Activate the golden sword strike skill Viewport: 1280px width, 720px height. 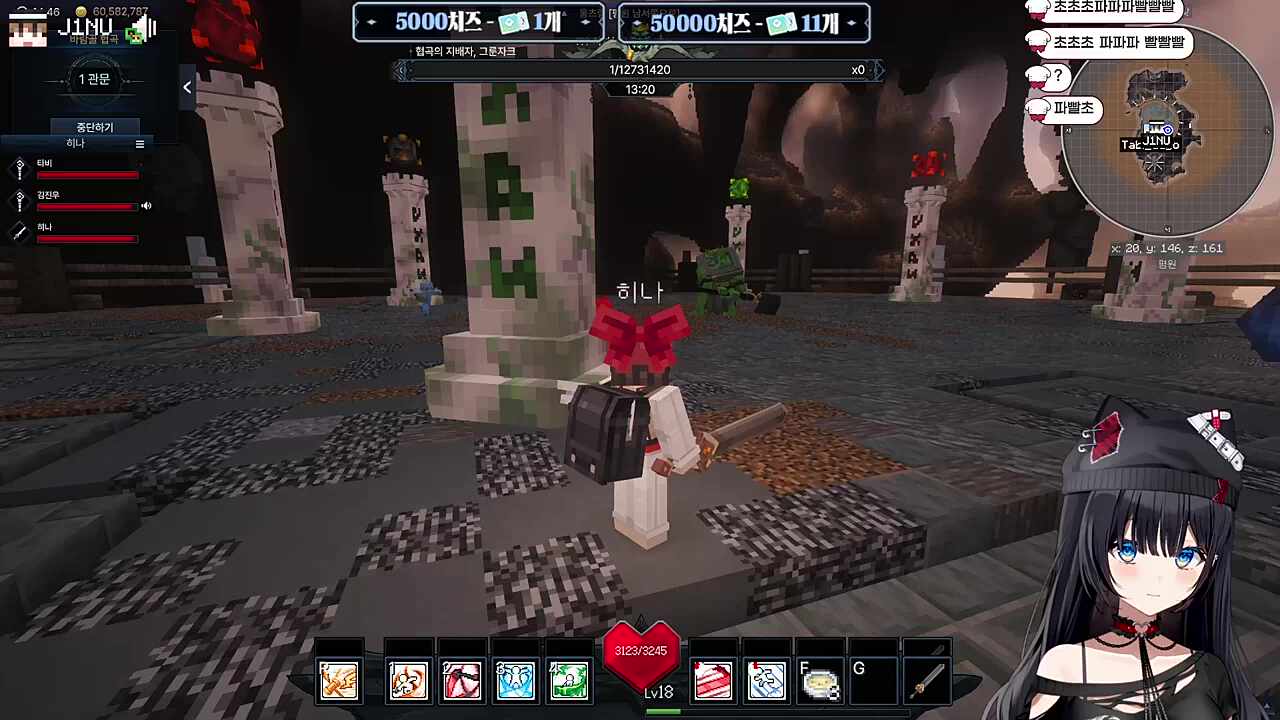(x=339, y=681)
